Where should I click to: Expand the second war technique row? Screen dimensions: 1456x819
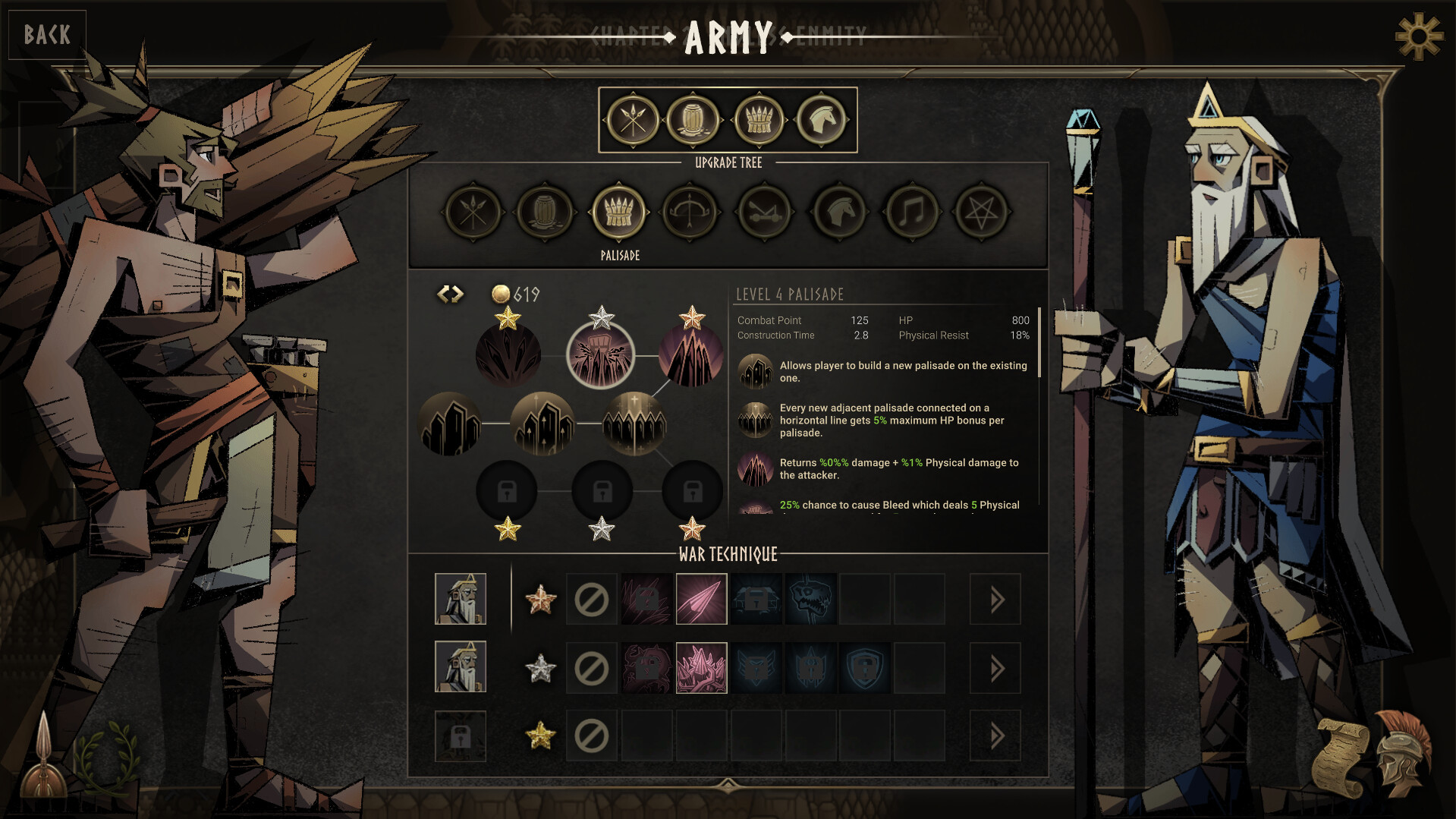995,668
